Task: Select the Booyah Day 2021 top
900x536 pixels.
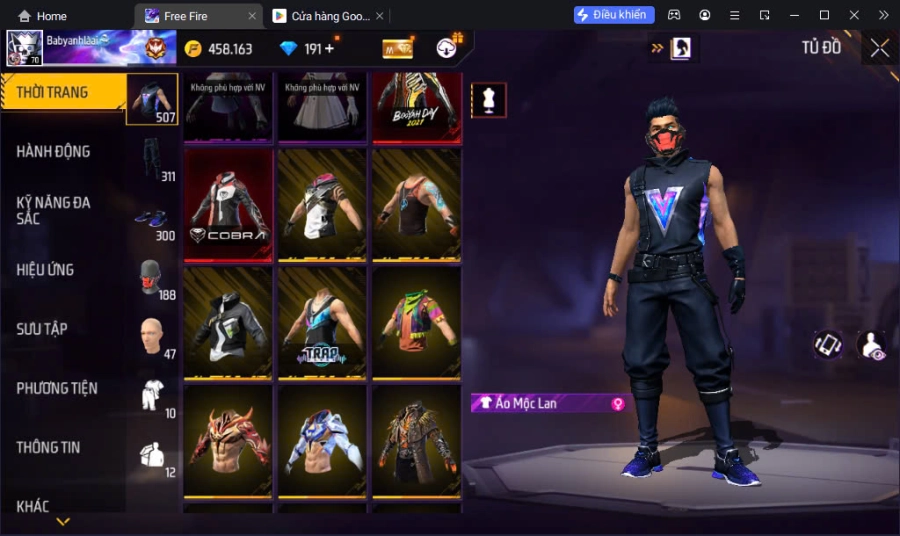Action: click(416, 106)
